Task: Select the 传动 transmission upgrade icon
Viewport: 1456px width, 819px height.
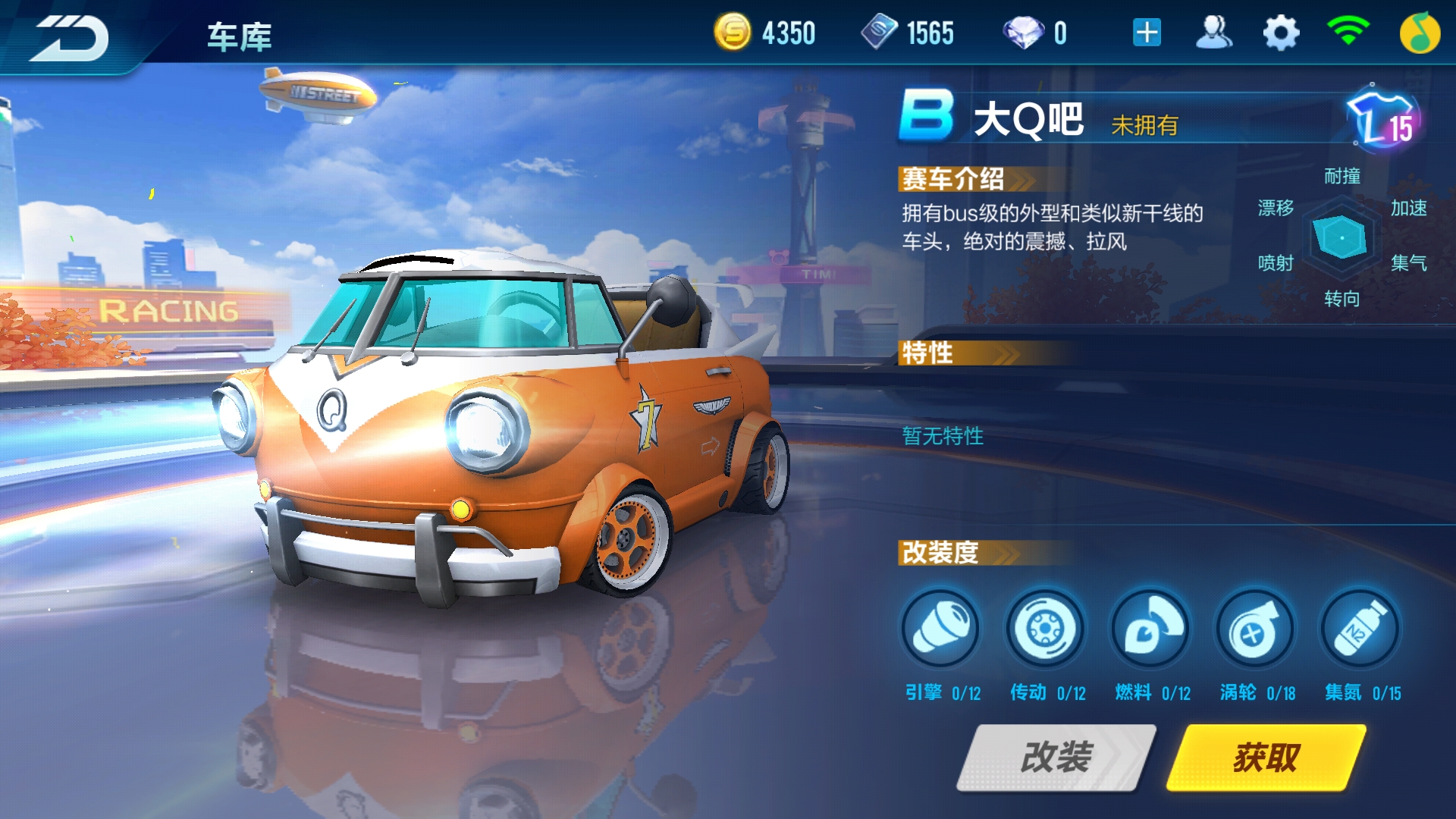Action: [x=1046, y=629]
